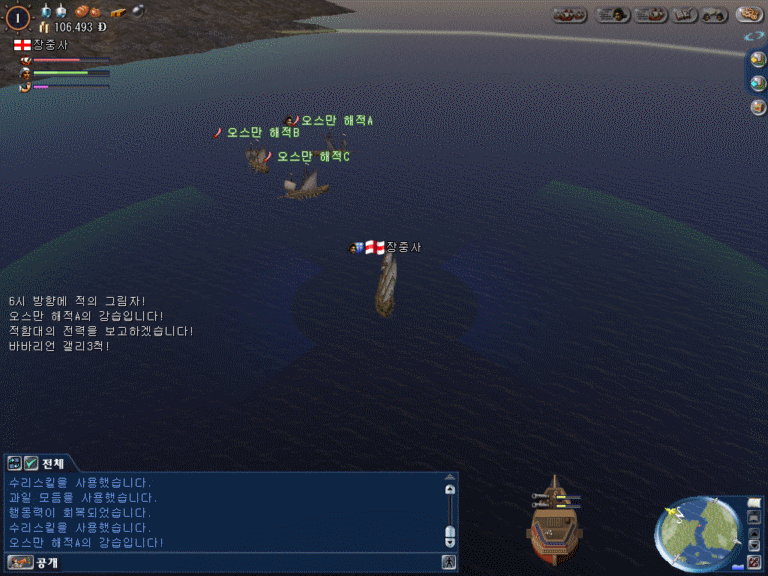
Task: Open the ship information menu
Action: tap(650, 14)
